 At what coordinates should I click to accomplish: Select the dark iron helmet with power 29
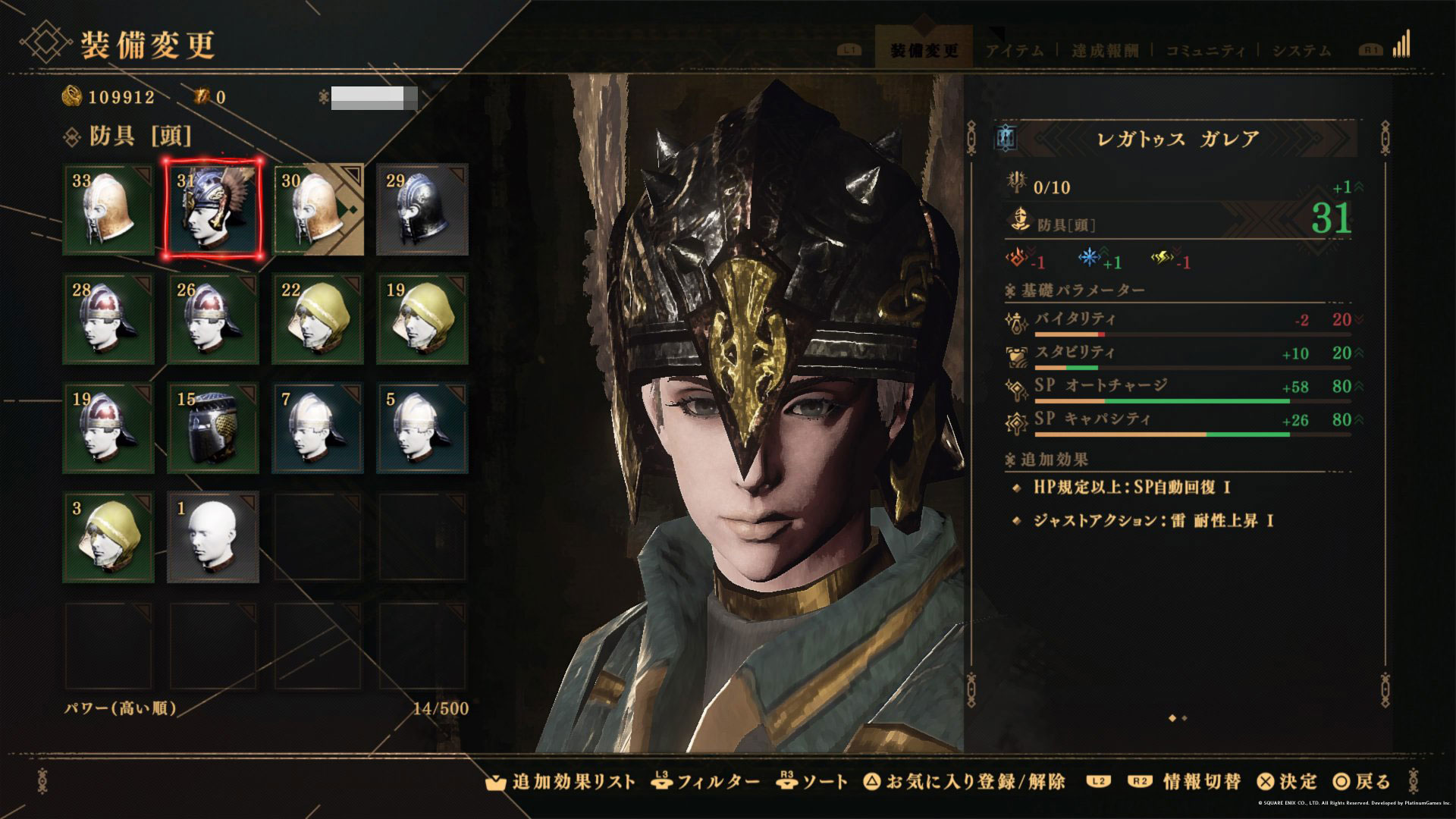422,209
